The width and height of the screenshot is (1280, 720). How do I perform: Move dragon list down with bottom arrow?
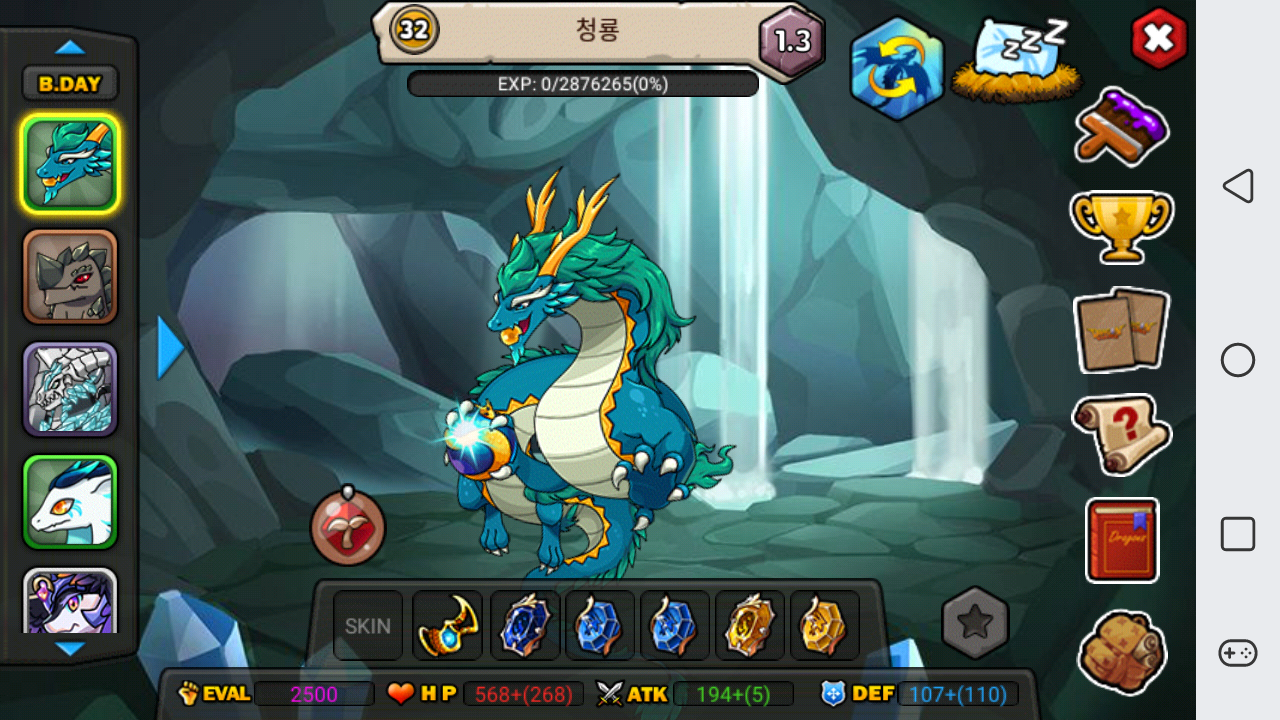[x=70, y=649]
